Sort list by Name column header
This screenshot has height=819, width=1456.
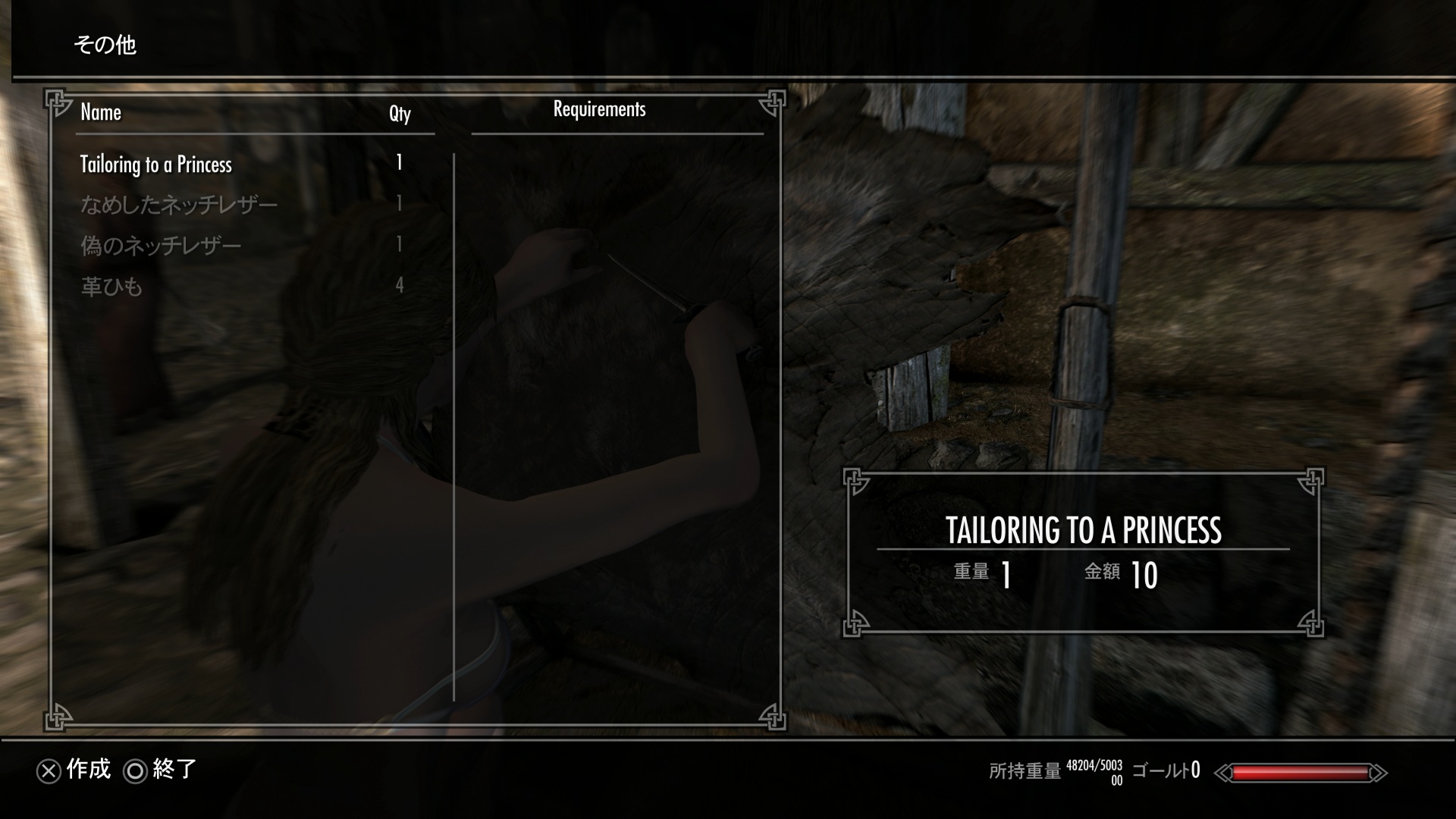pos(101,113)
